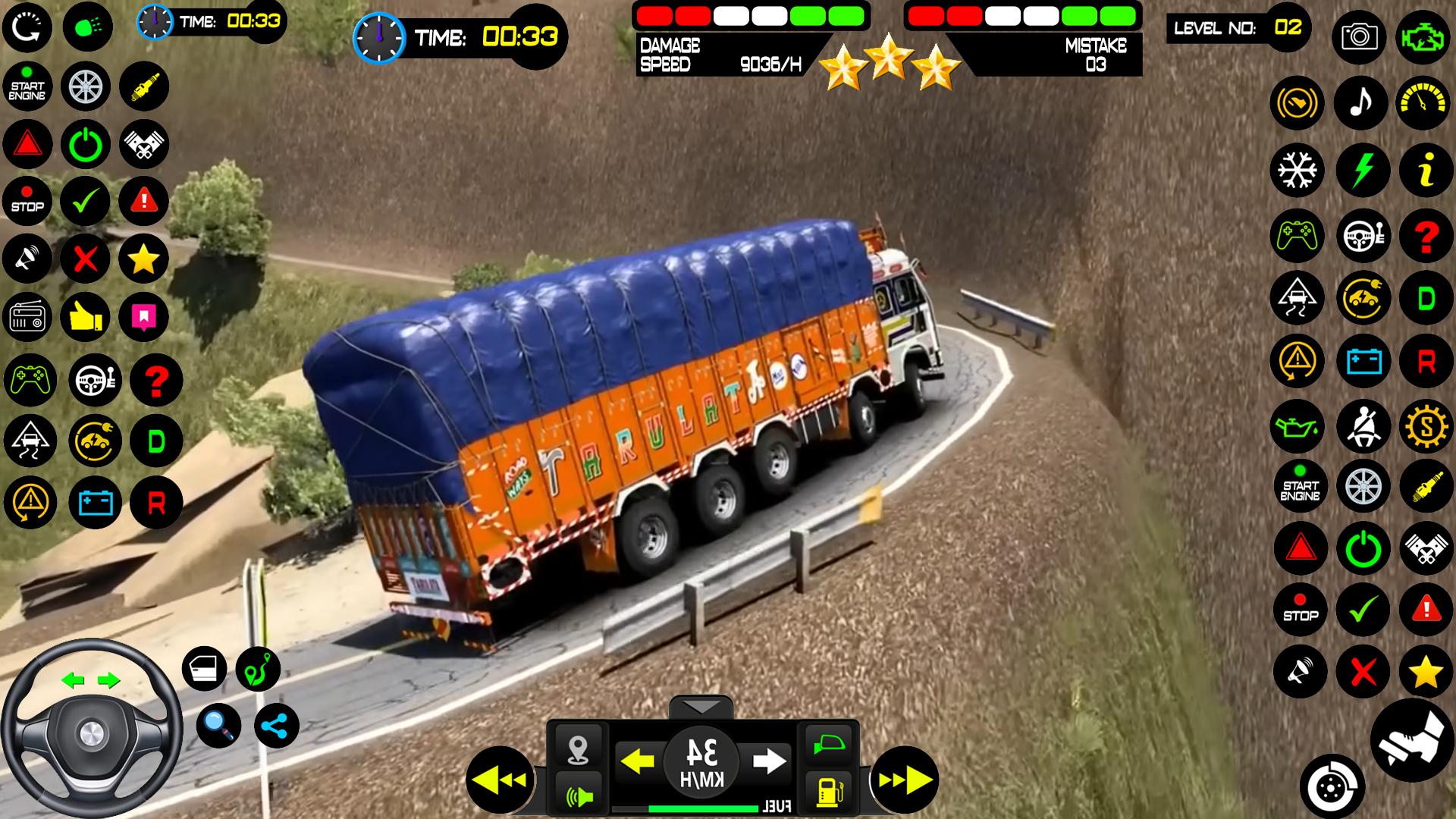The image size is (1456, 819).
Task: Click the yellow fast-forward arrows button
Action: coord(905,780)
